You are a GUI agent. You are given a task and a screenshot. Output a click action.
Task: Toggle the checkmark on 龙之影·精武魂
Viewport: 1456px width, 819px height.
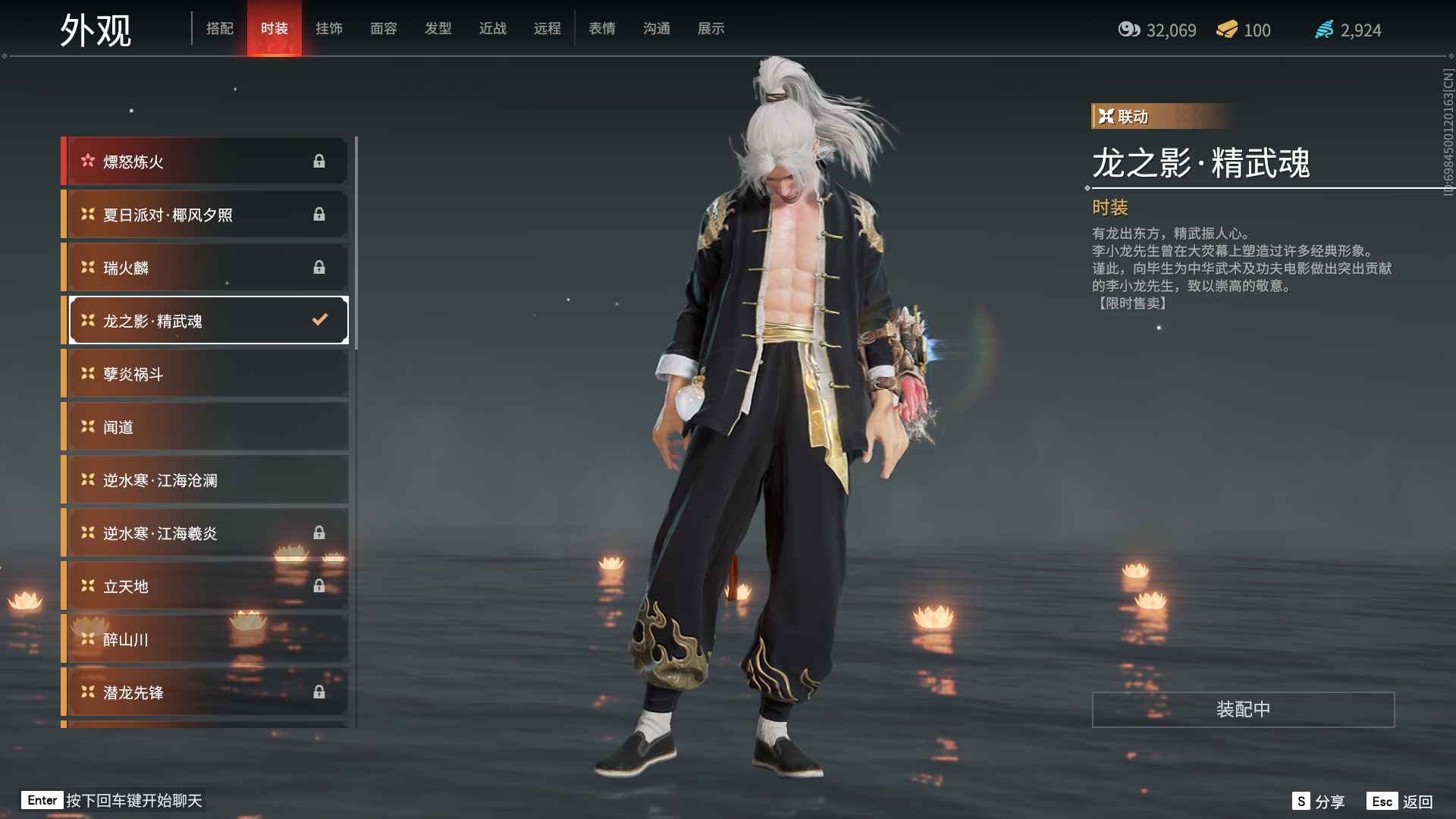(x=318, y=320)
